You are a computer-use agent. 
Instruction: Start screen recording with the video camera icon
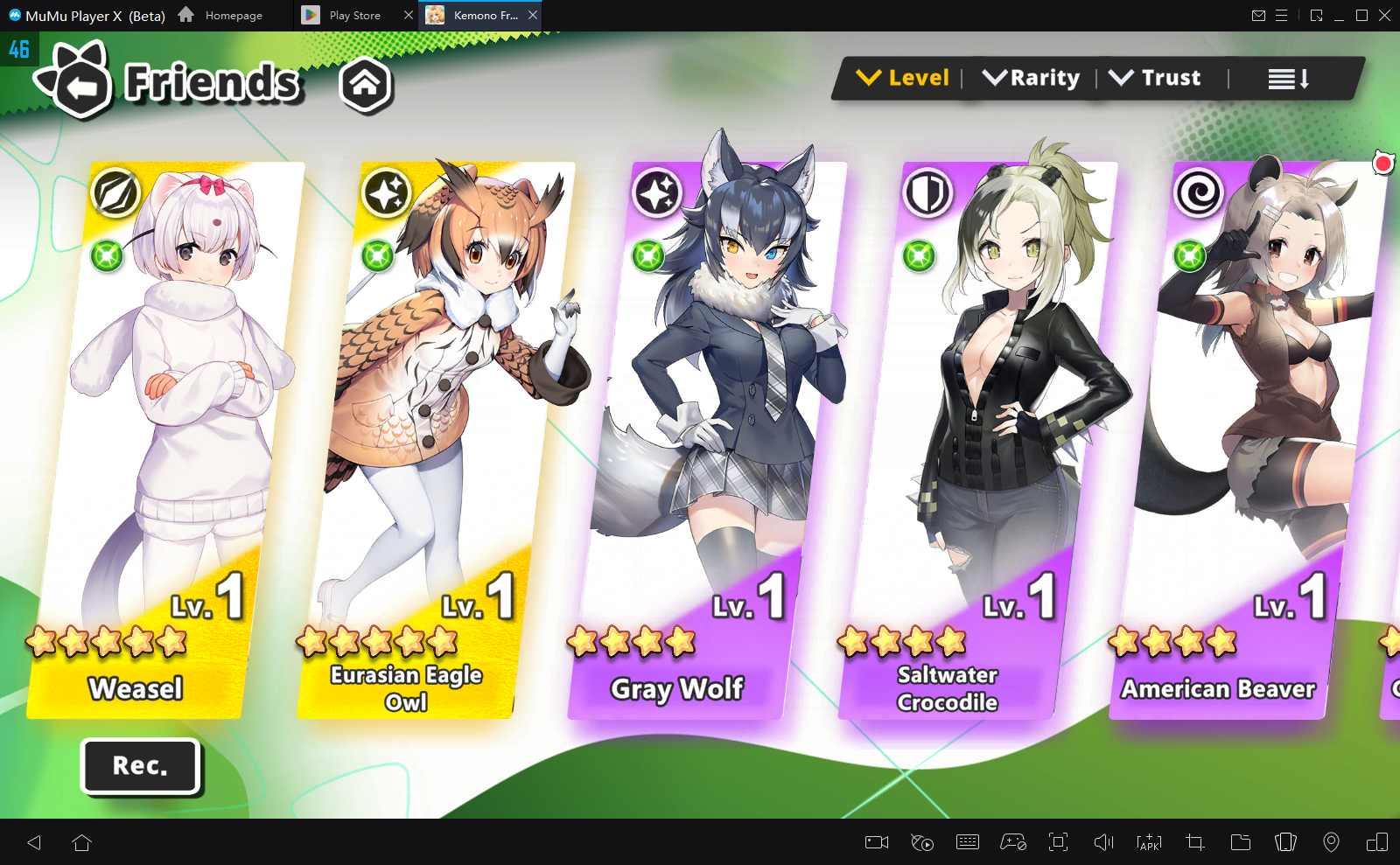coord(878,842)
